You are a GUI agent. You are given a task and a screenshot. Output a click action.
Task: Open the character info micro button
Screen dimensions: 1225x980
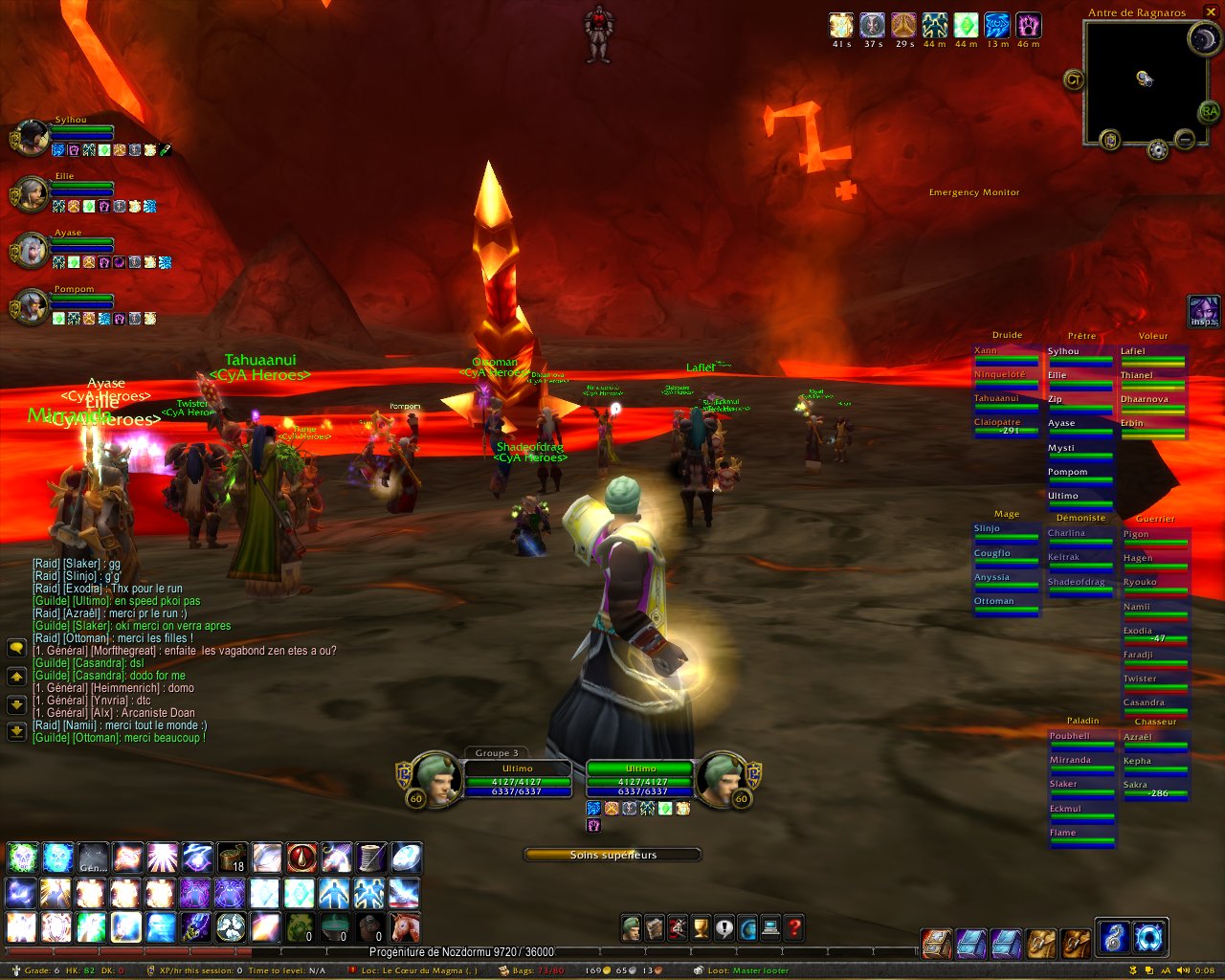pyautogui.click(x=631, y=927)
